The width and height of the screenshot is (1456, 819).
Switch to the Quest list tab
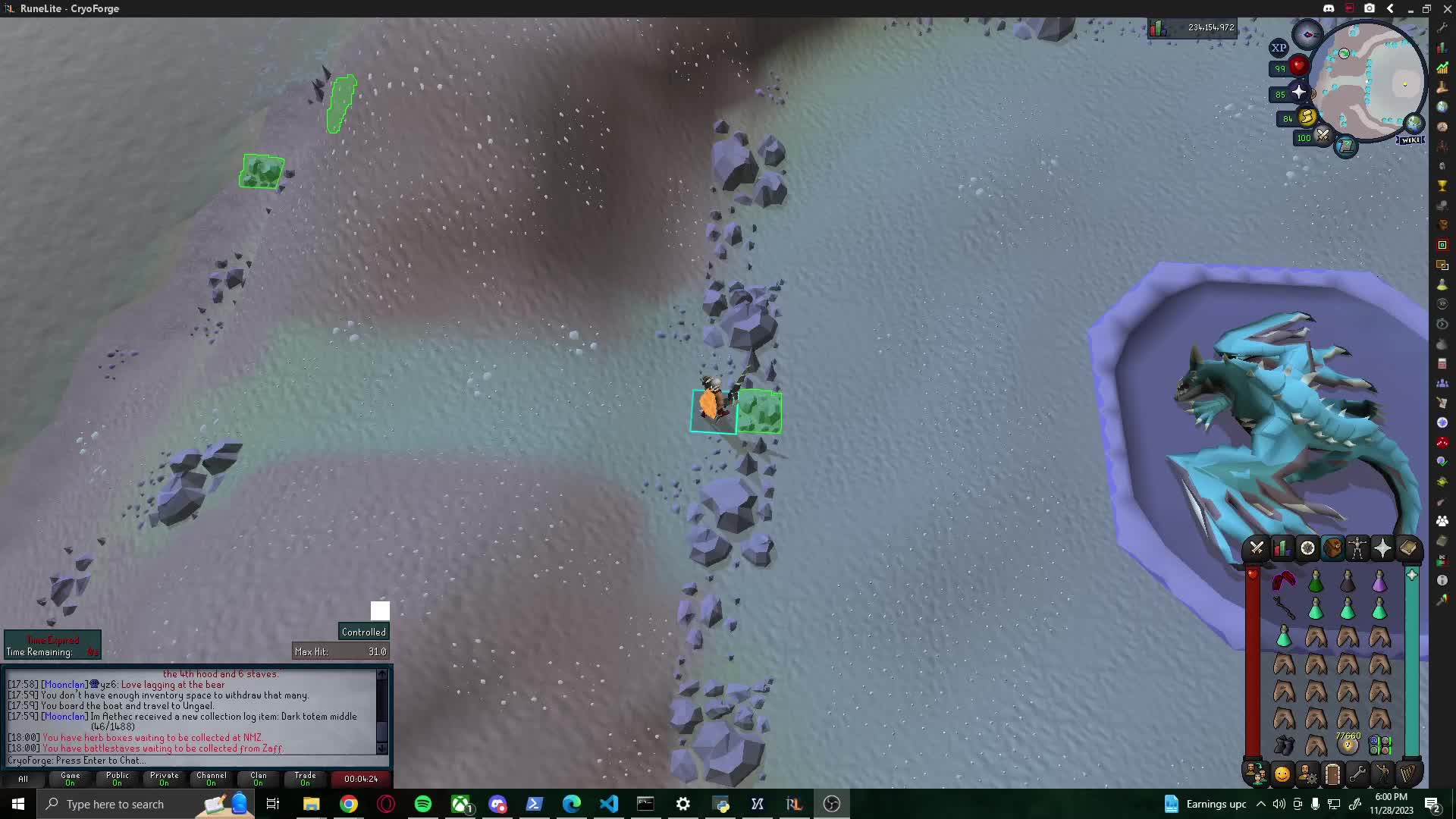(x=1307, y=548)
